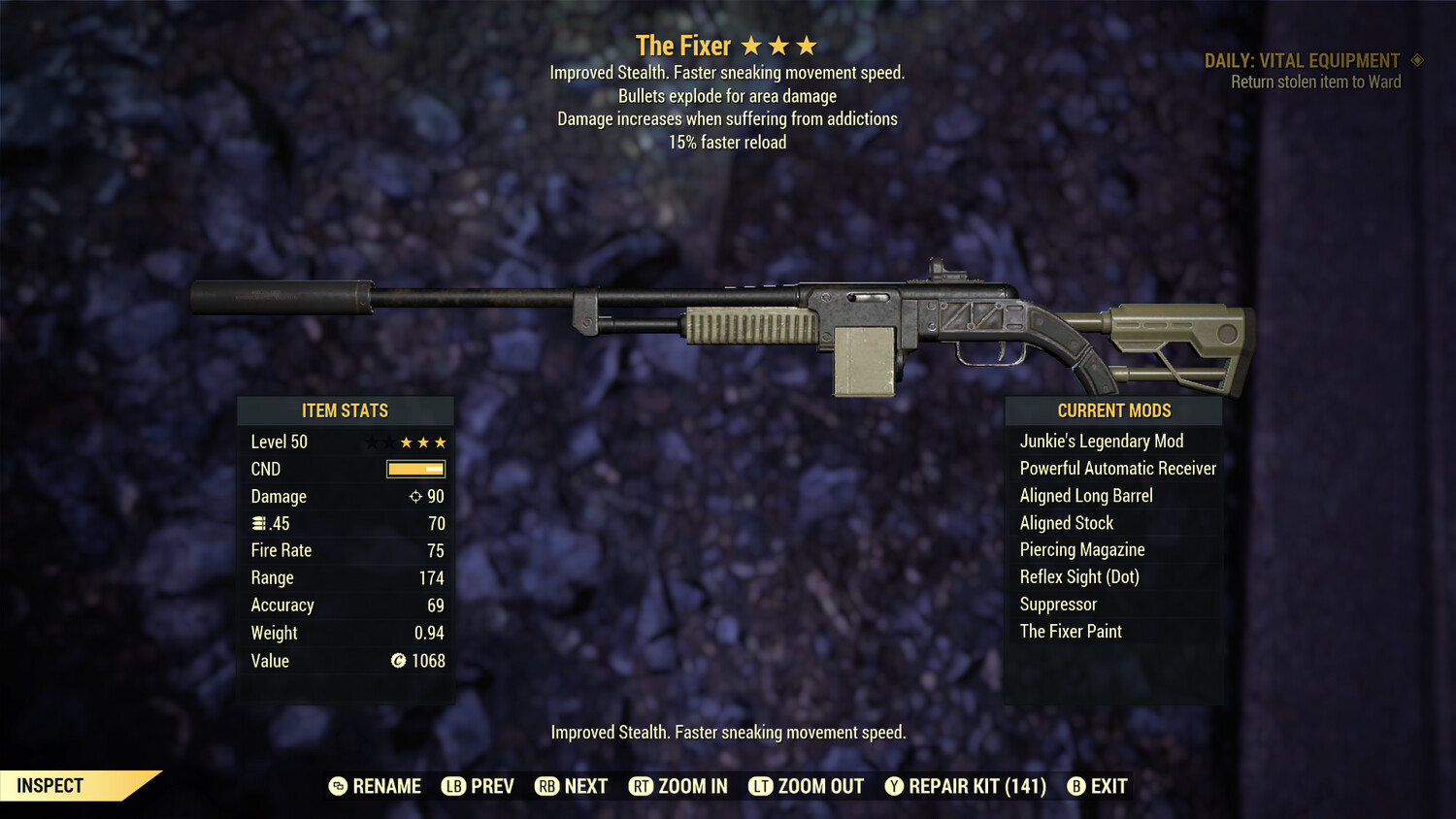Image resolution: width=1456 pixels, height=819 pixels.
Task: Toggle the third star on the Level 50 row
Action: click(405, 442)
